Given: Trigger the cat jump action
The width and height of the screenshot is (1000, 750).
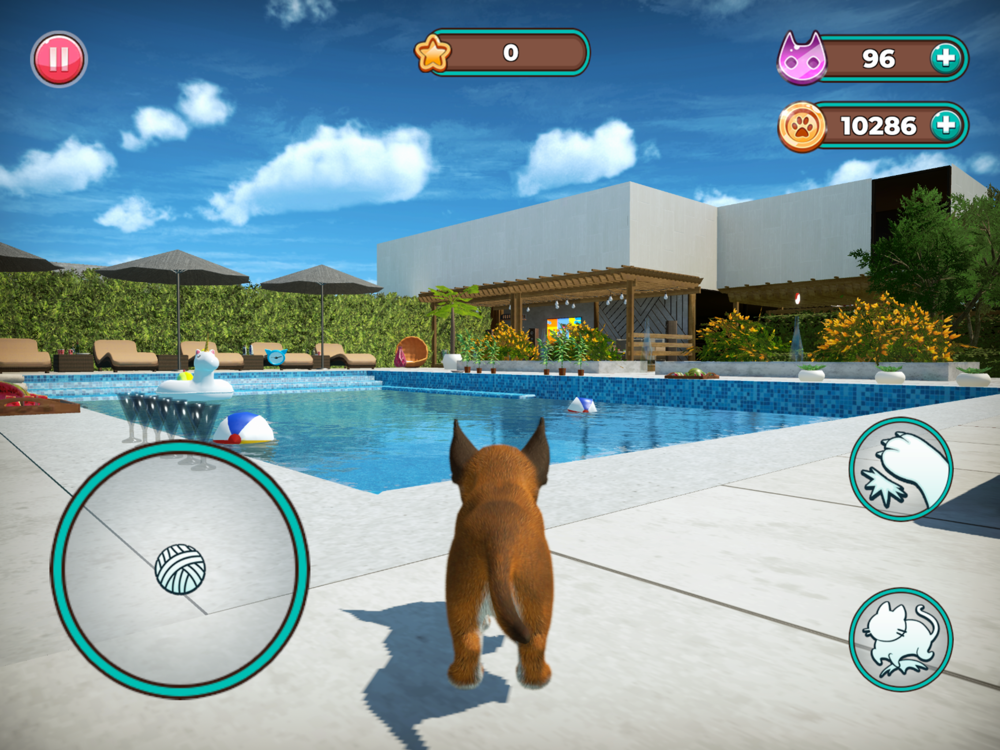Looking at the screenshot, I should click(901, 639).
